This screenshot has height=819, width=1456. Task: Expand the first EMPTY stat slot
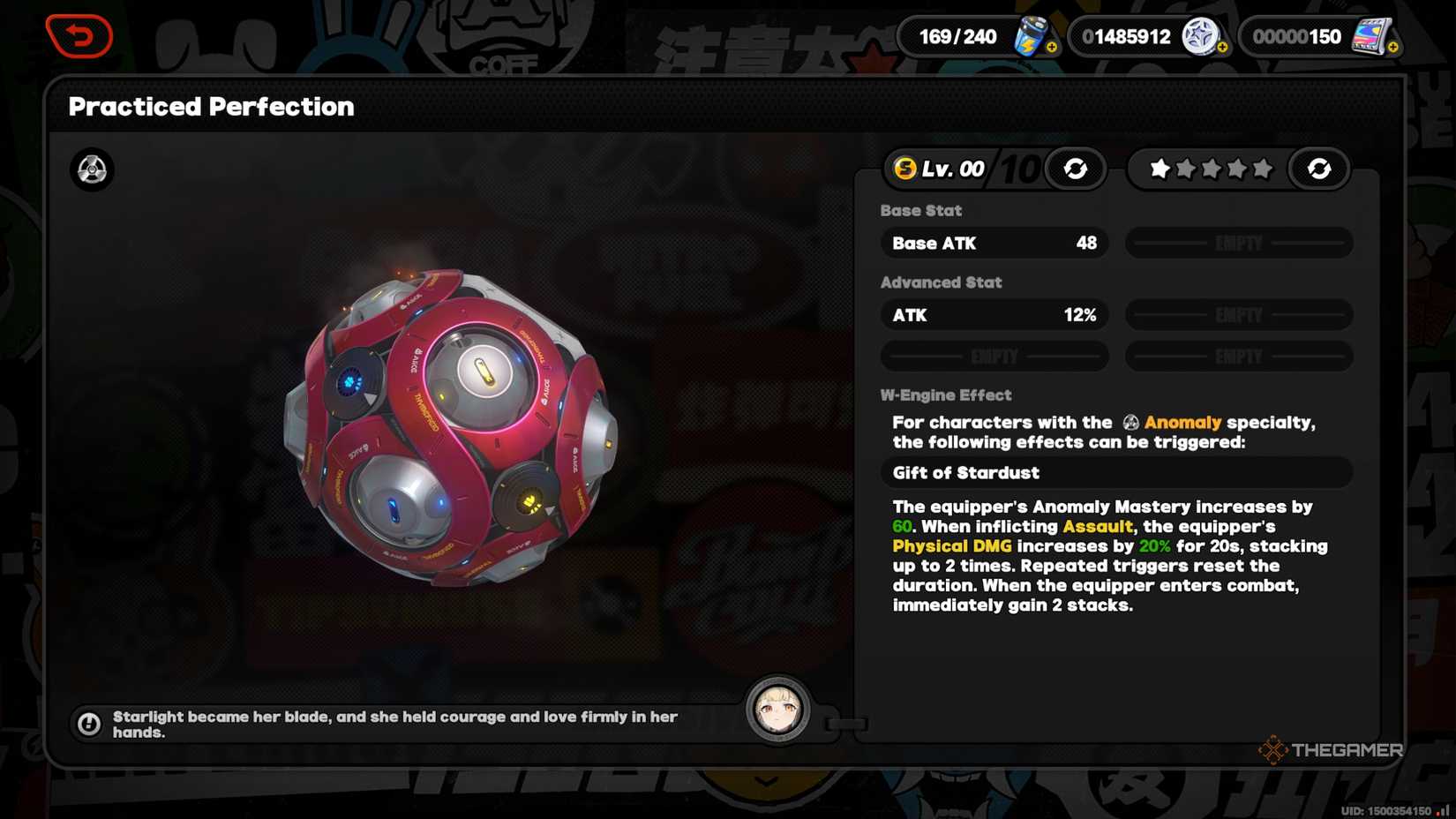click(1238, 243)
